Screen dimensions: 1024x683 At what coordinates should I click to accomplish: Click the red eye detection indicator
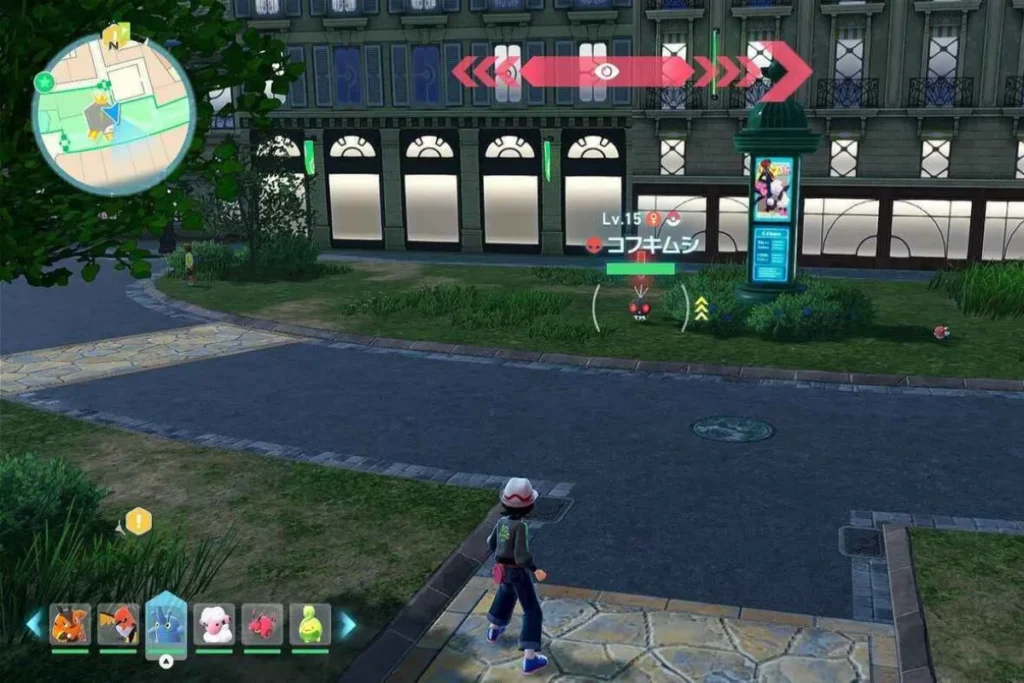[604, 71]
